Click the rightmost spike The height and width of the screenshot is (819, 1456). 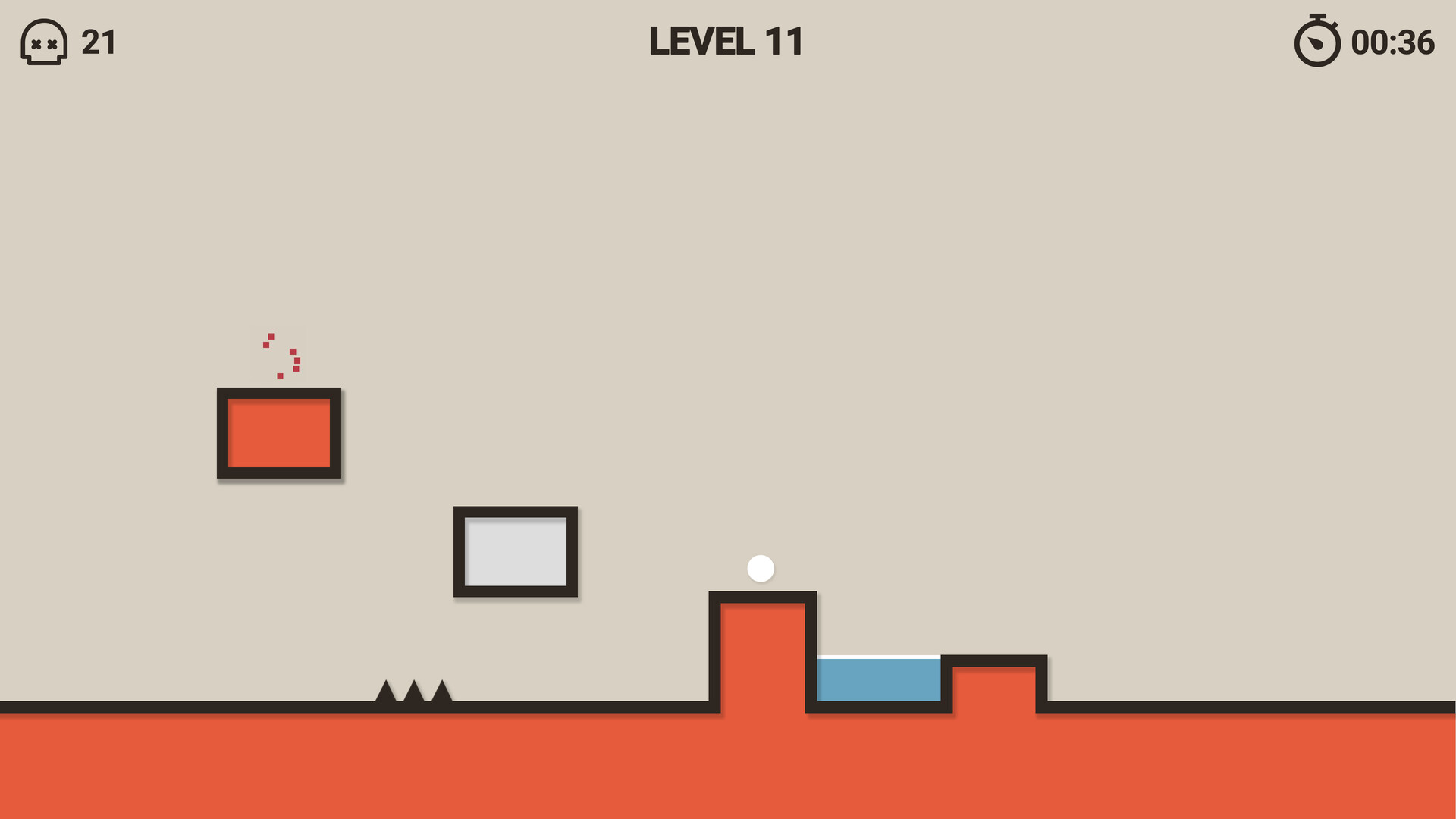coord(442,694)
